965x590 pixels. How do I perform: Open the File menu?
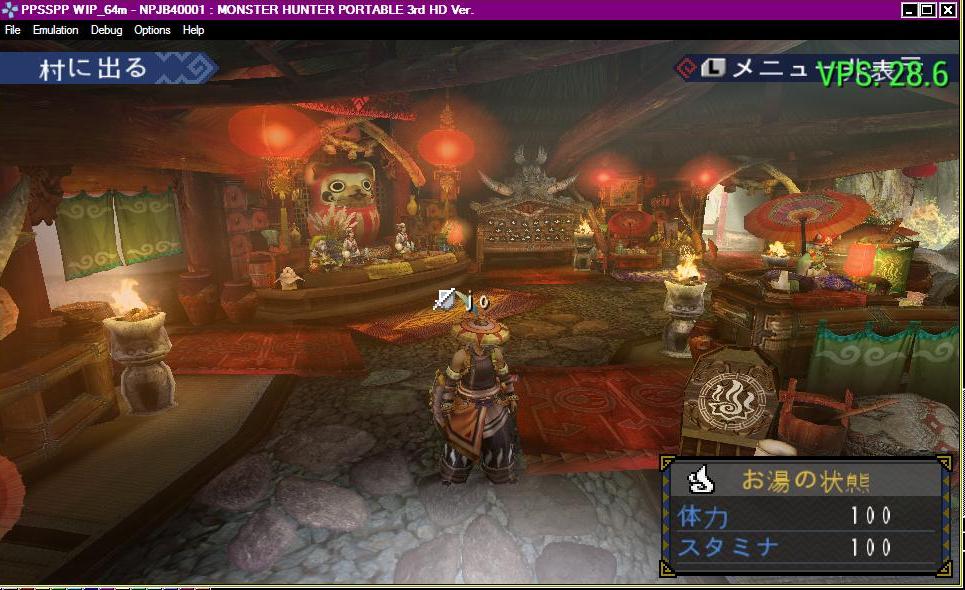(12, 30)
